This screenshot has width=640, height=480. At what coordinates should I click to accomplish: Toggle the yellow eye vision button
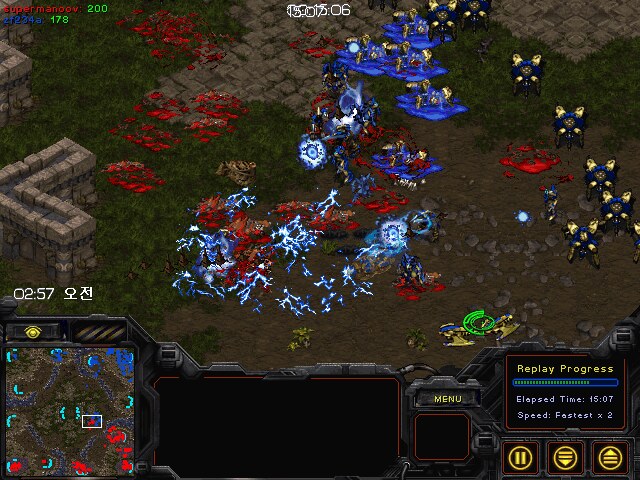click(x=33, y=331)
